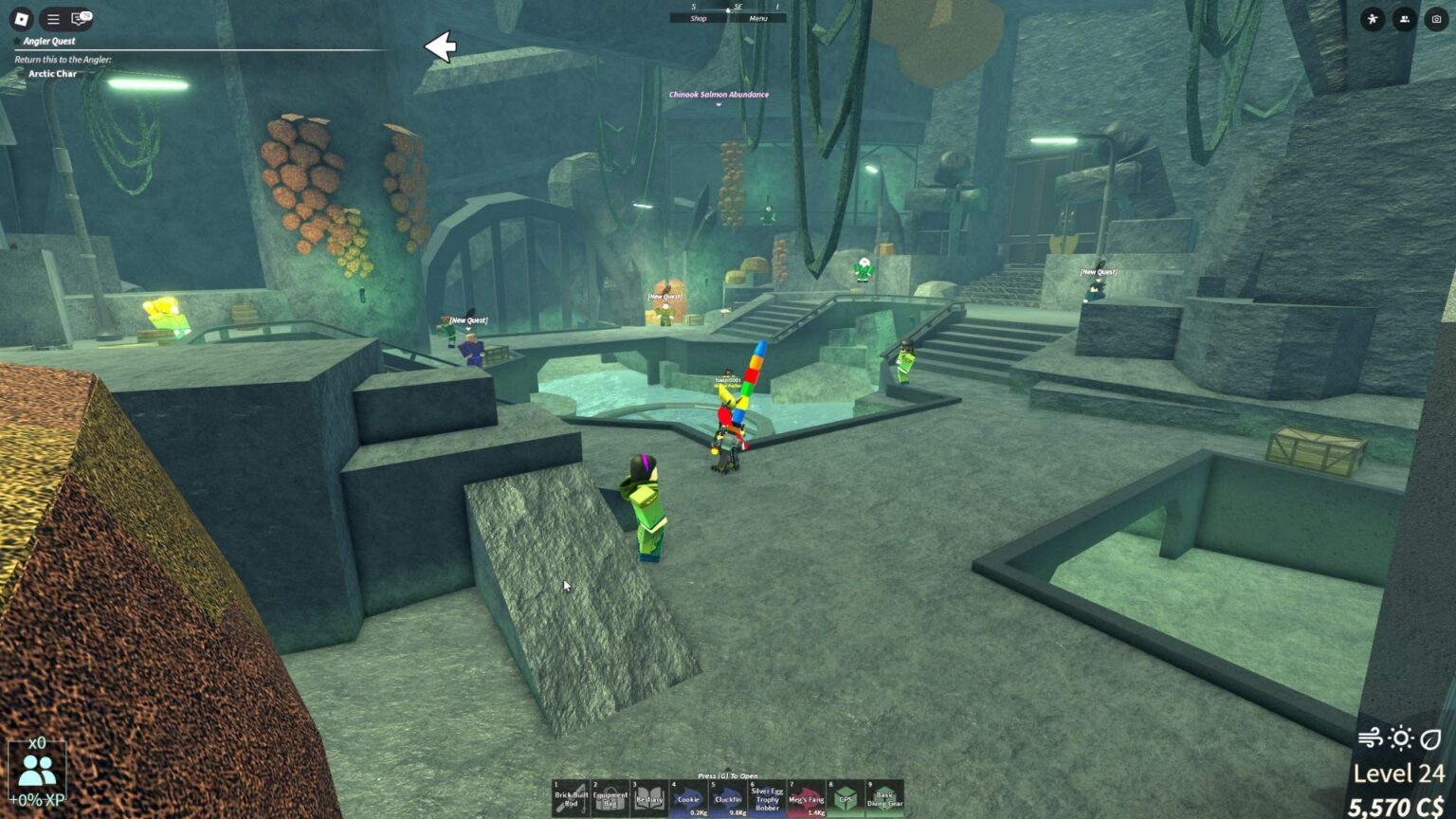The image size is (1456, 819).
Task: Select the GPS item in slot 8
Action: click(846, 799)
